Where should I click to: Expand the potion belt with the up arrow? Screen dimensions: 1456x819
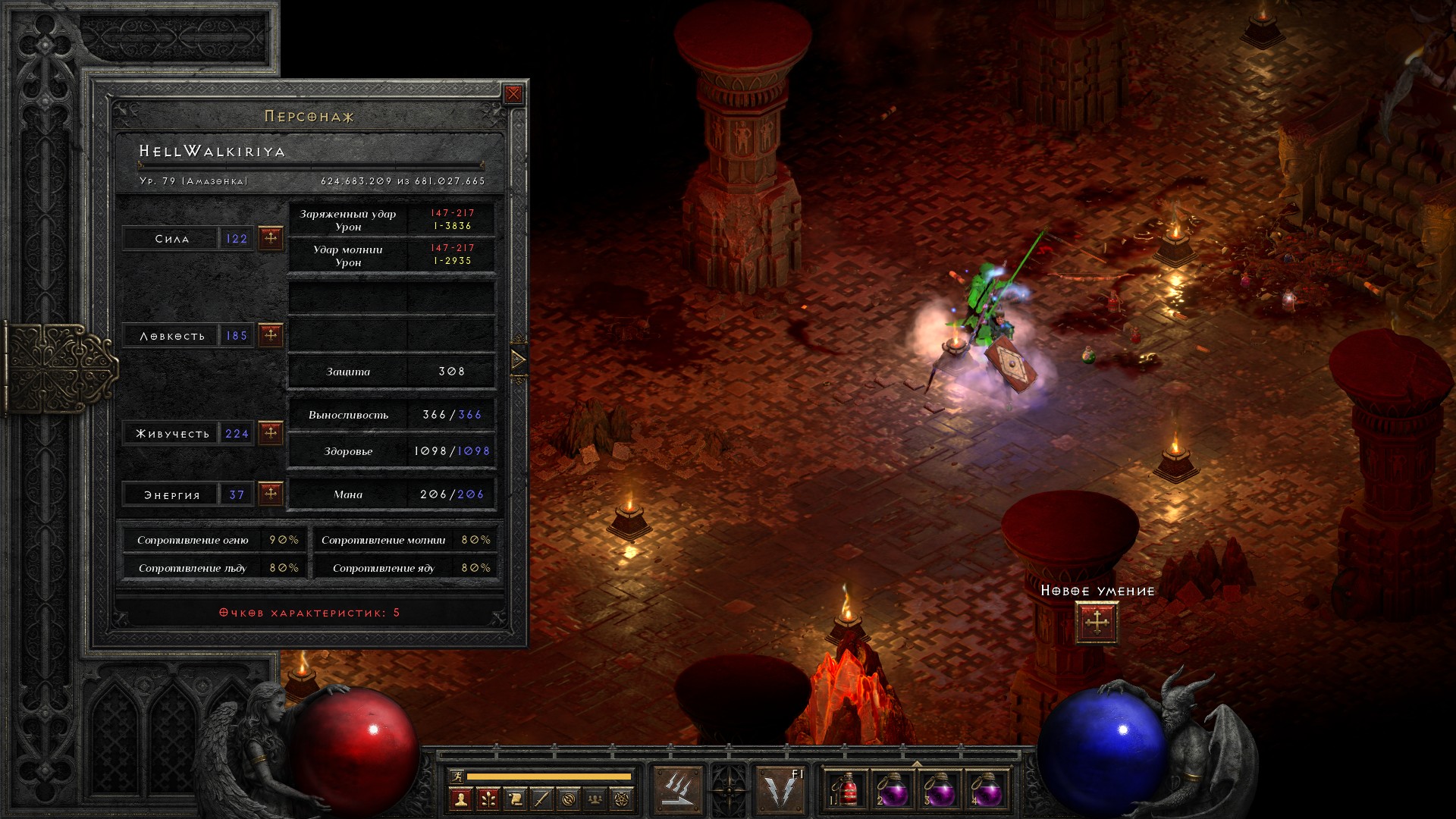point(917,764)
